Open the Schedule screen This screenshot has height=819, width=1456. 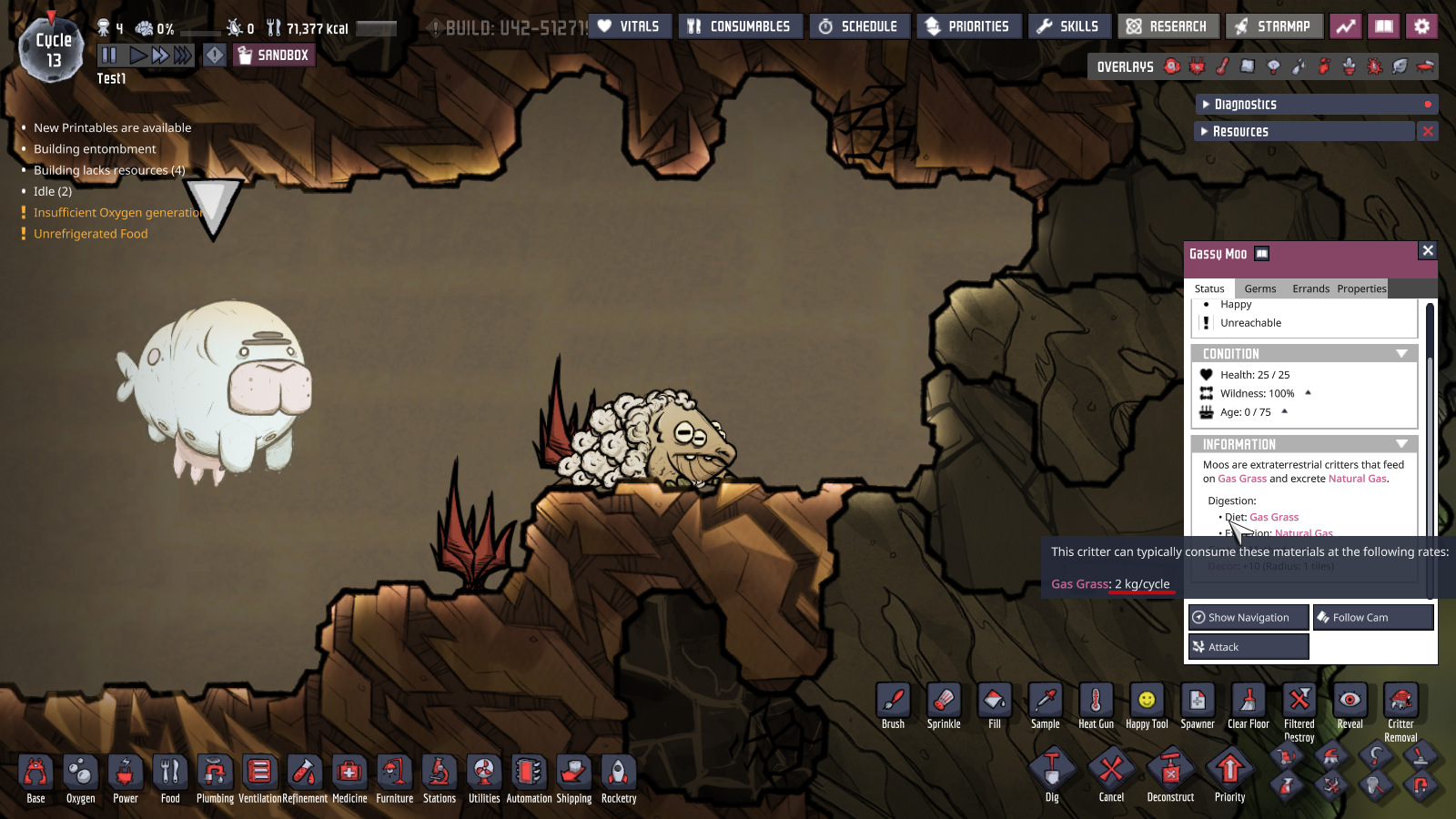point(858,26)
